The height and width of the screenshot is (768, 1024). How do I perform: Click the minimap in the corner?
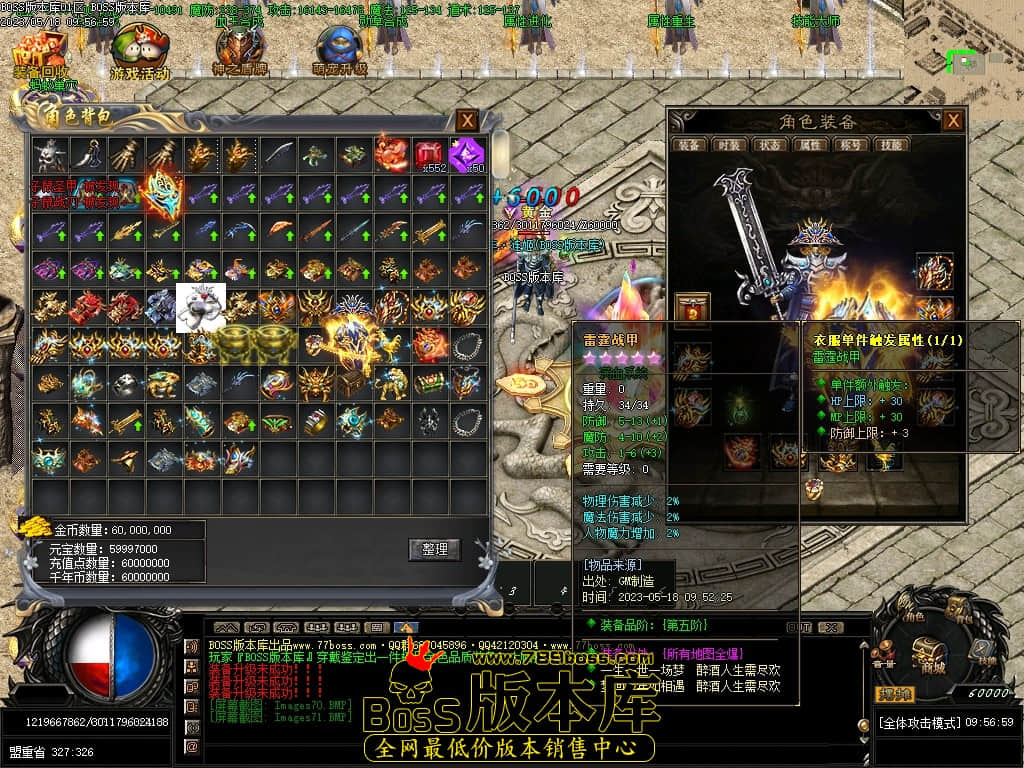[964, 50]
